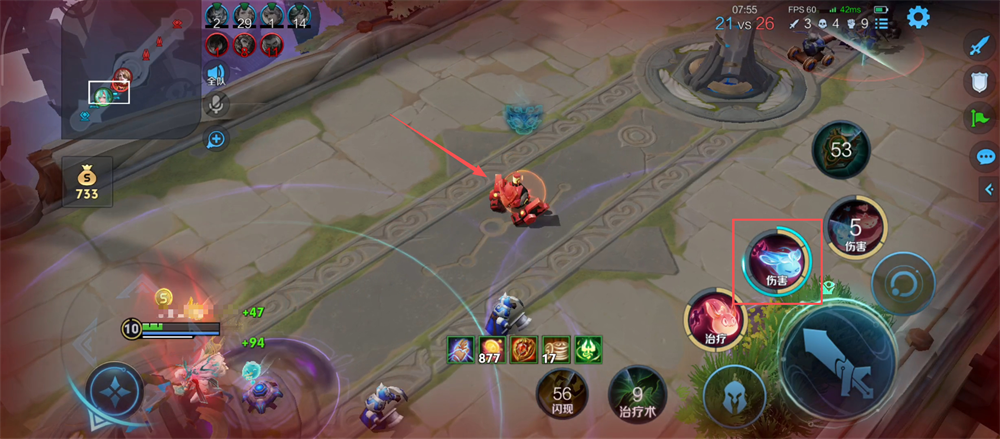Tap the recall swirl button
This screenshot has height=439, width=1000.
[x=903, y=284]
